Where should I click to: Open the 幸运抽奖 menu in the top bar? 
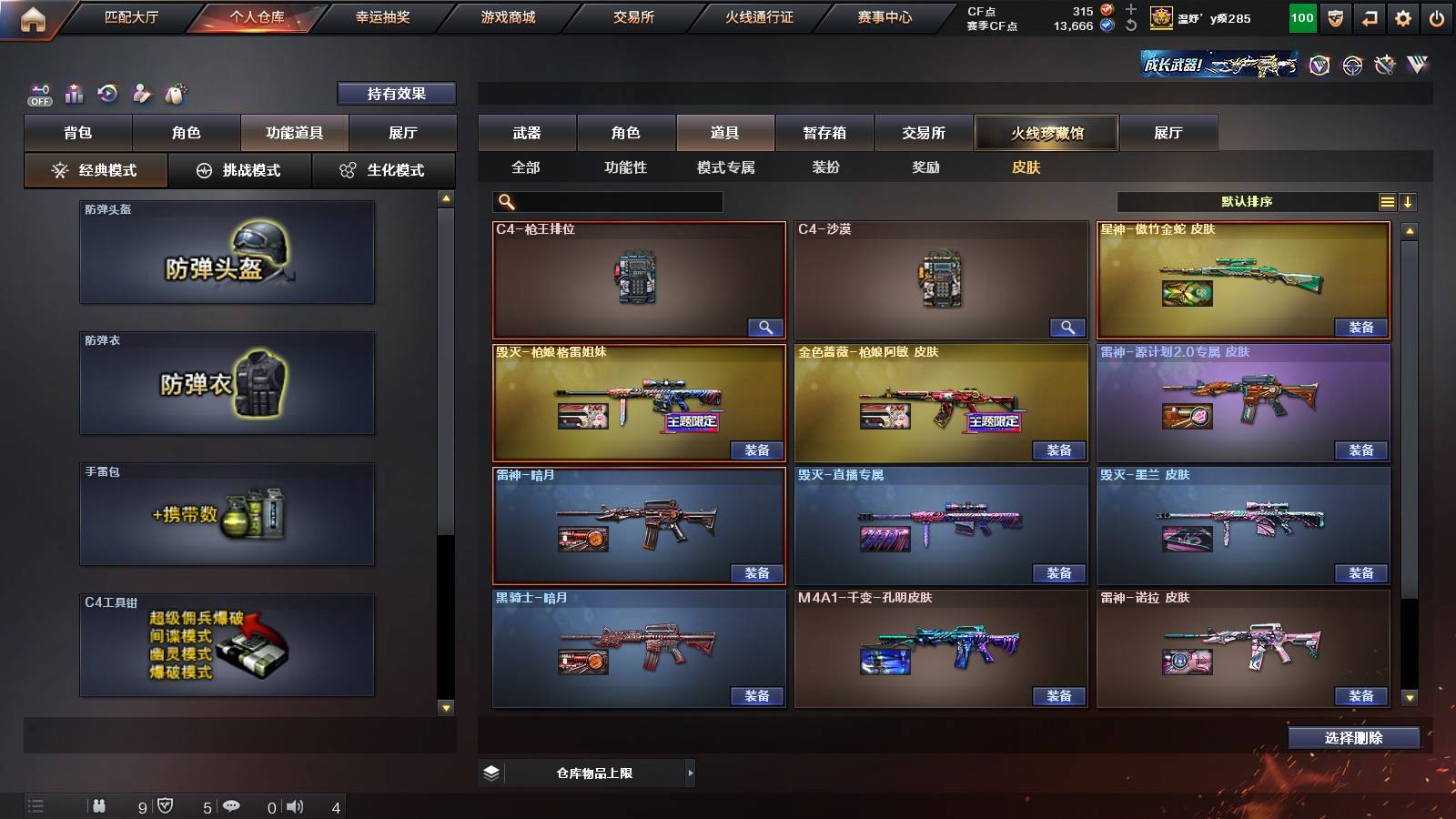point(382,16)
